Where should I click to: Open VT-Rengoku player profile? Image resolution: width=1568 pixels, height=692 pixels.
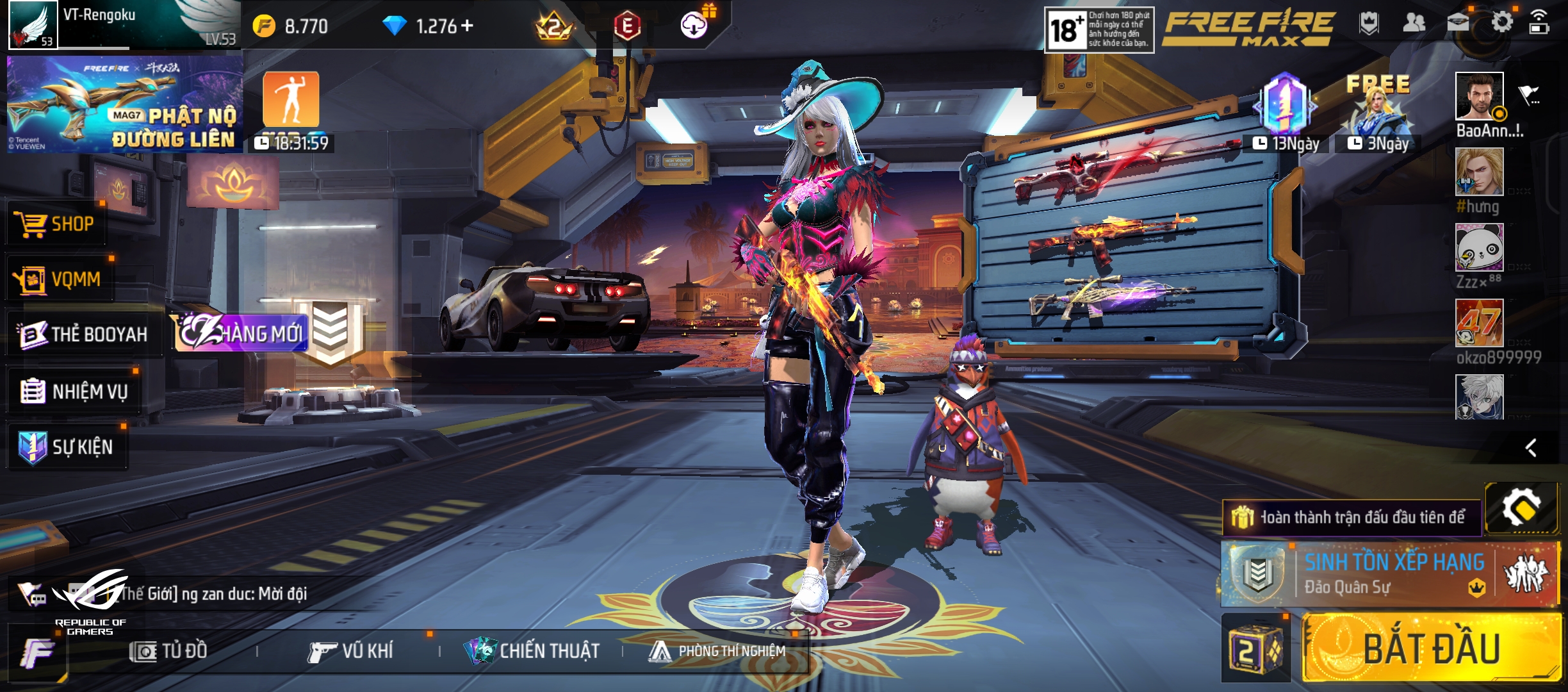point(33,26)
